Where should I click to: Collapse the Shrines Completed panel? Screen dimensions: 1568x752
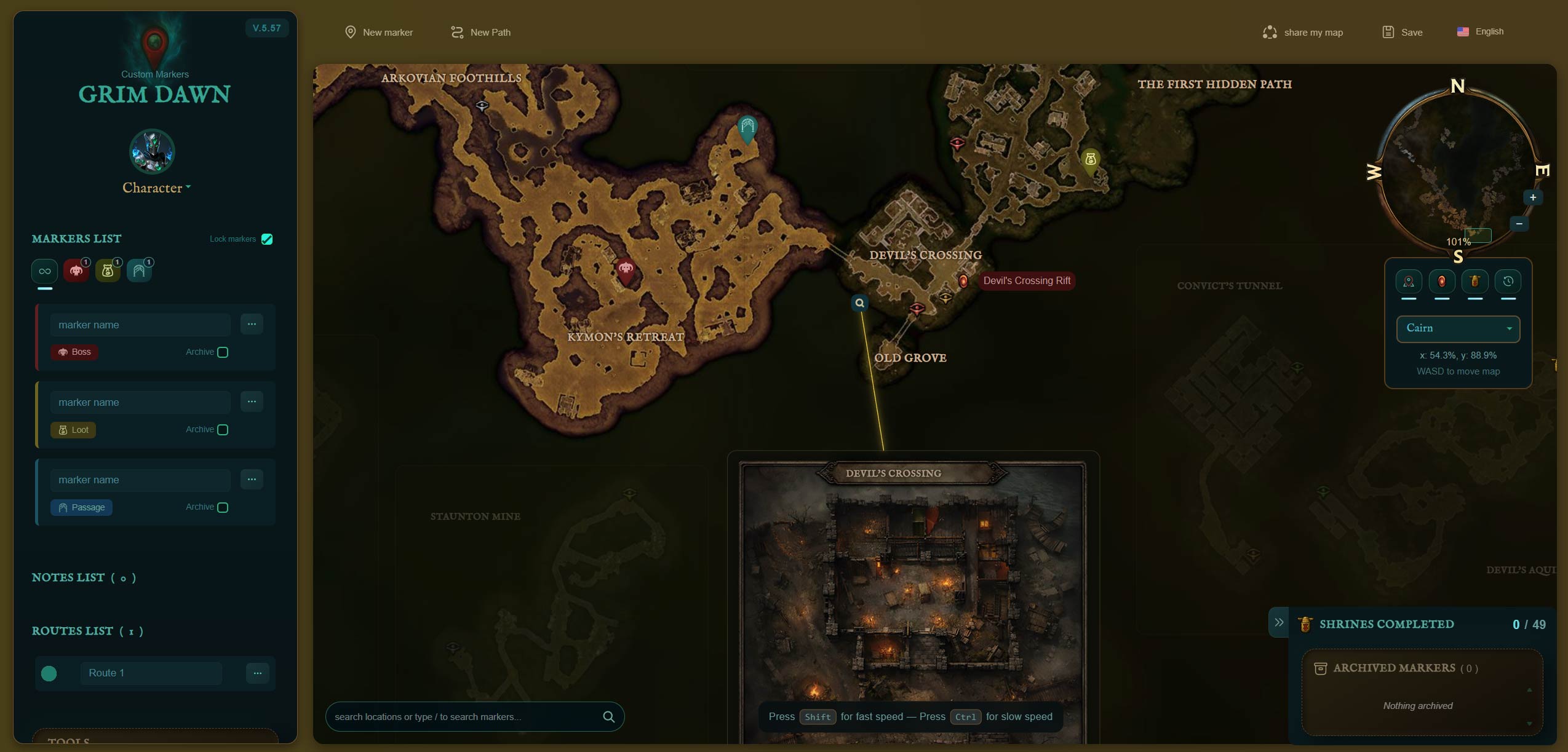coord(1279,622)
